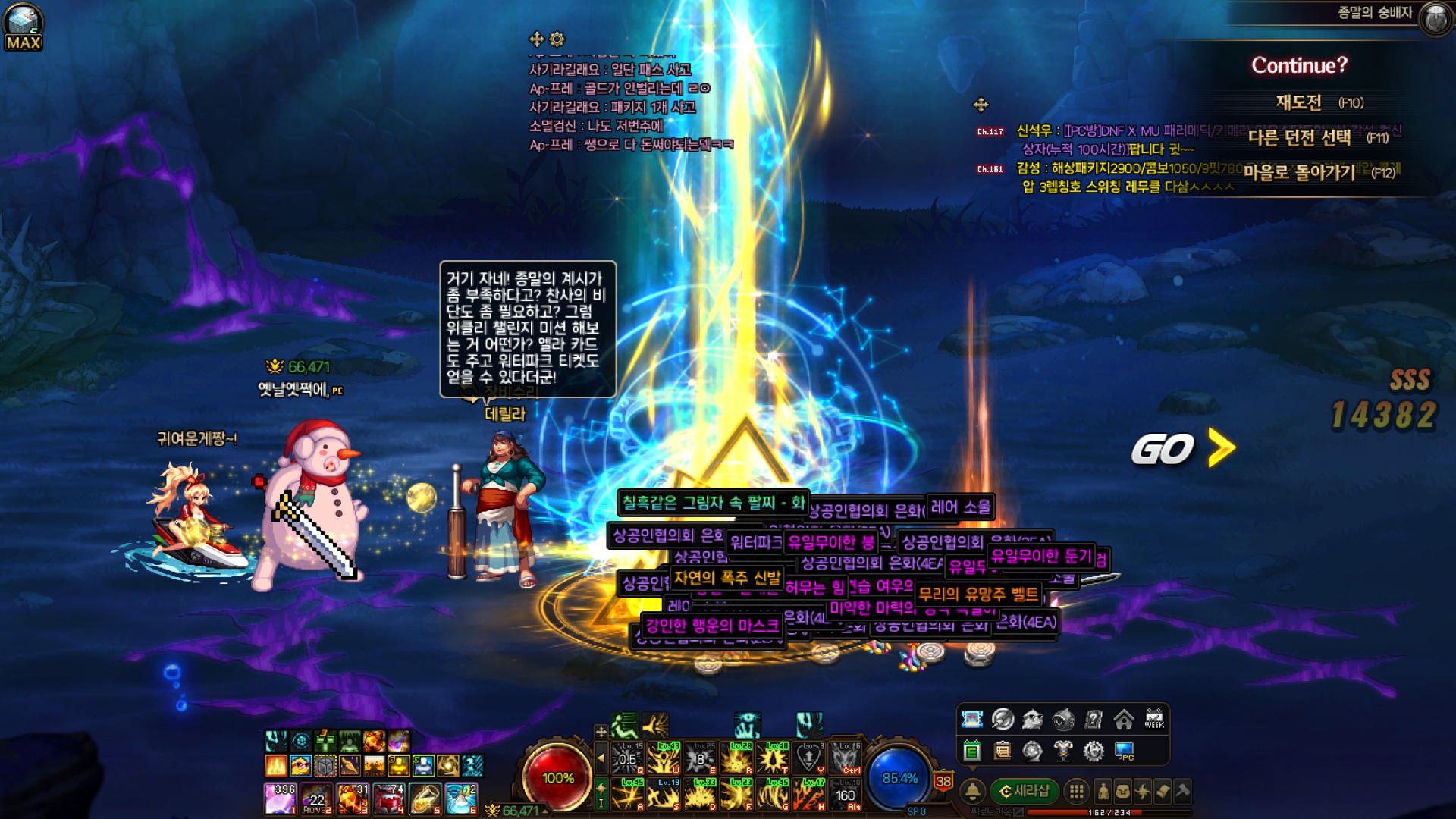Open the 세라샵 cash shop
This screenshot has width=1456, height=819.
tap(1025, 791)
